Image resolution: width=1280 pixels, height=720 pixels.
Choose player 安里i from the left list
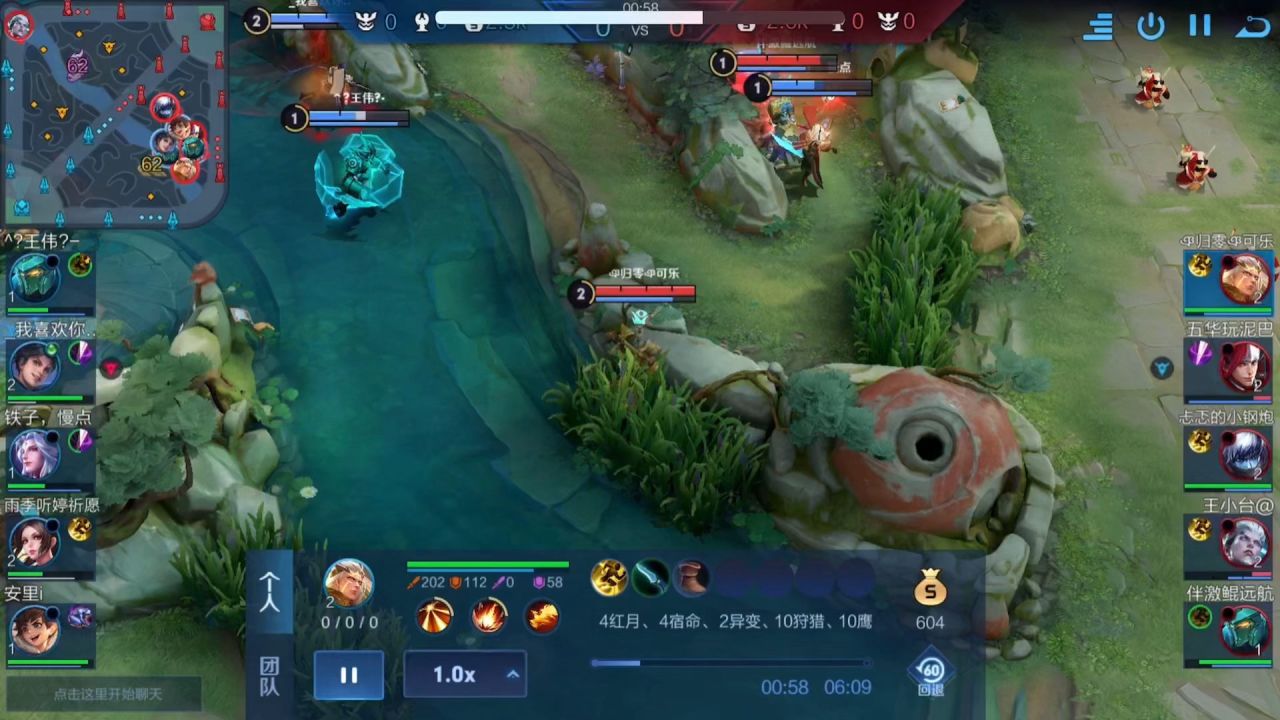(x=36, y=629)
